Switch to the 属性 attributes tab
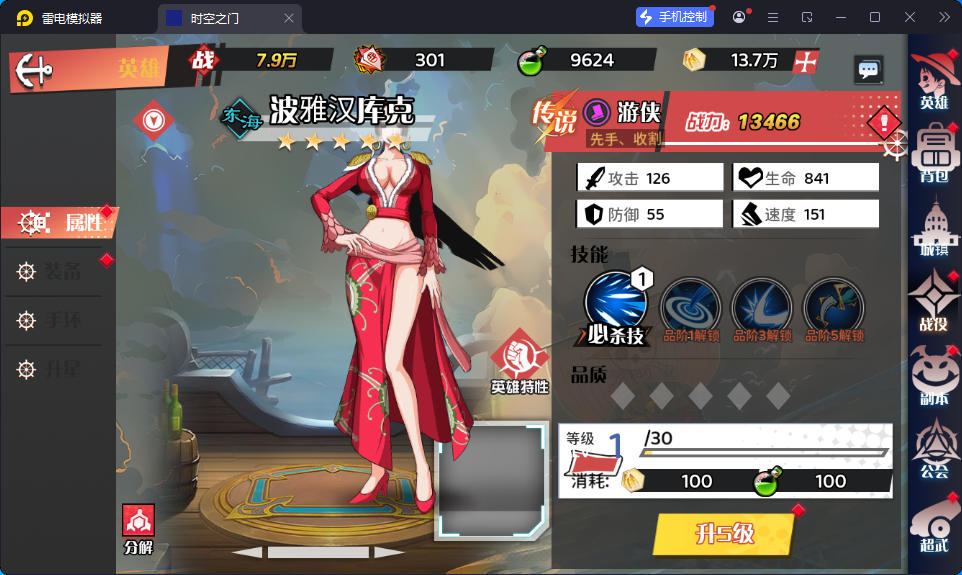This screenshot has height=575, width=962. tap(60, 223)
